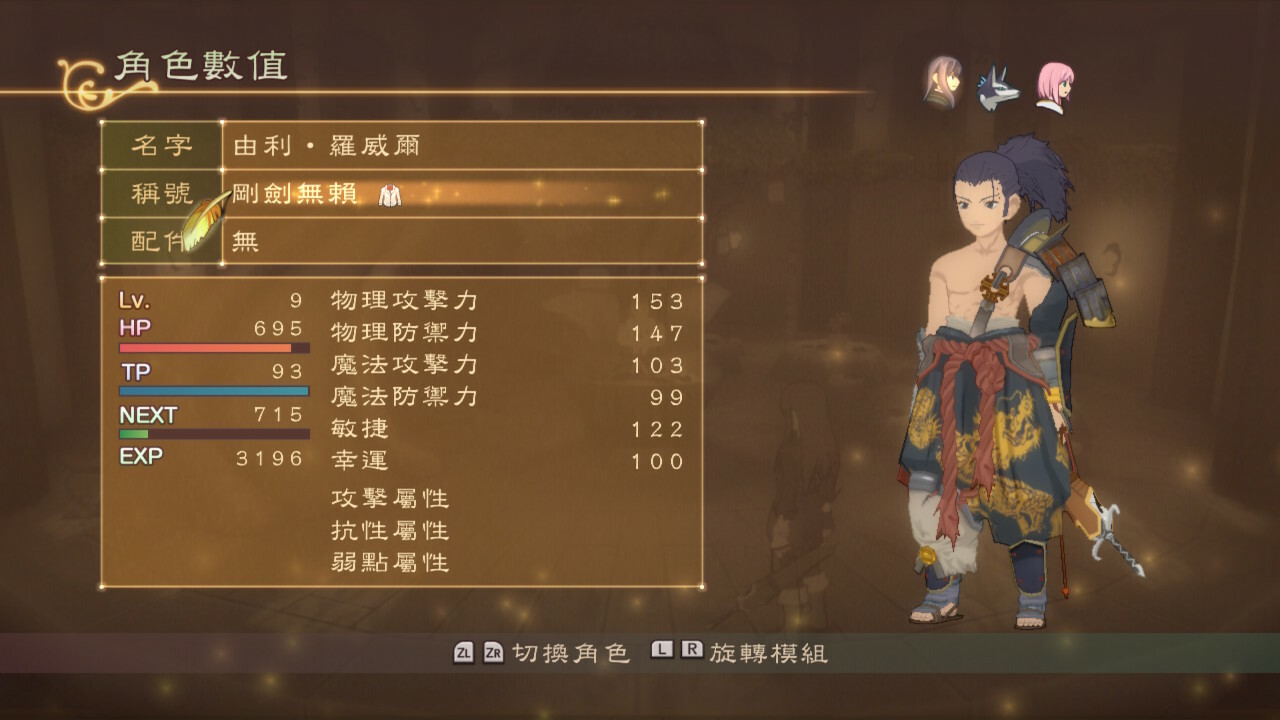The height and width of the screenshot is (720, 1280).
Task: Switch to the blue dog character portrait
Action: coord(997,88)
